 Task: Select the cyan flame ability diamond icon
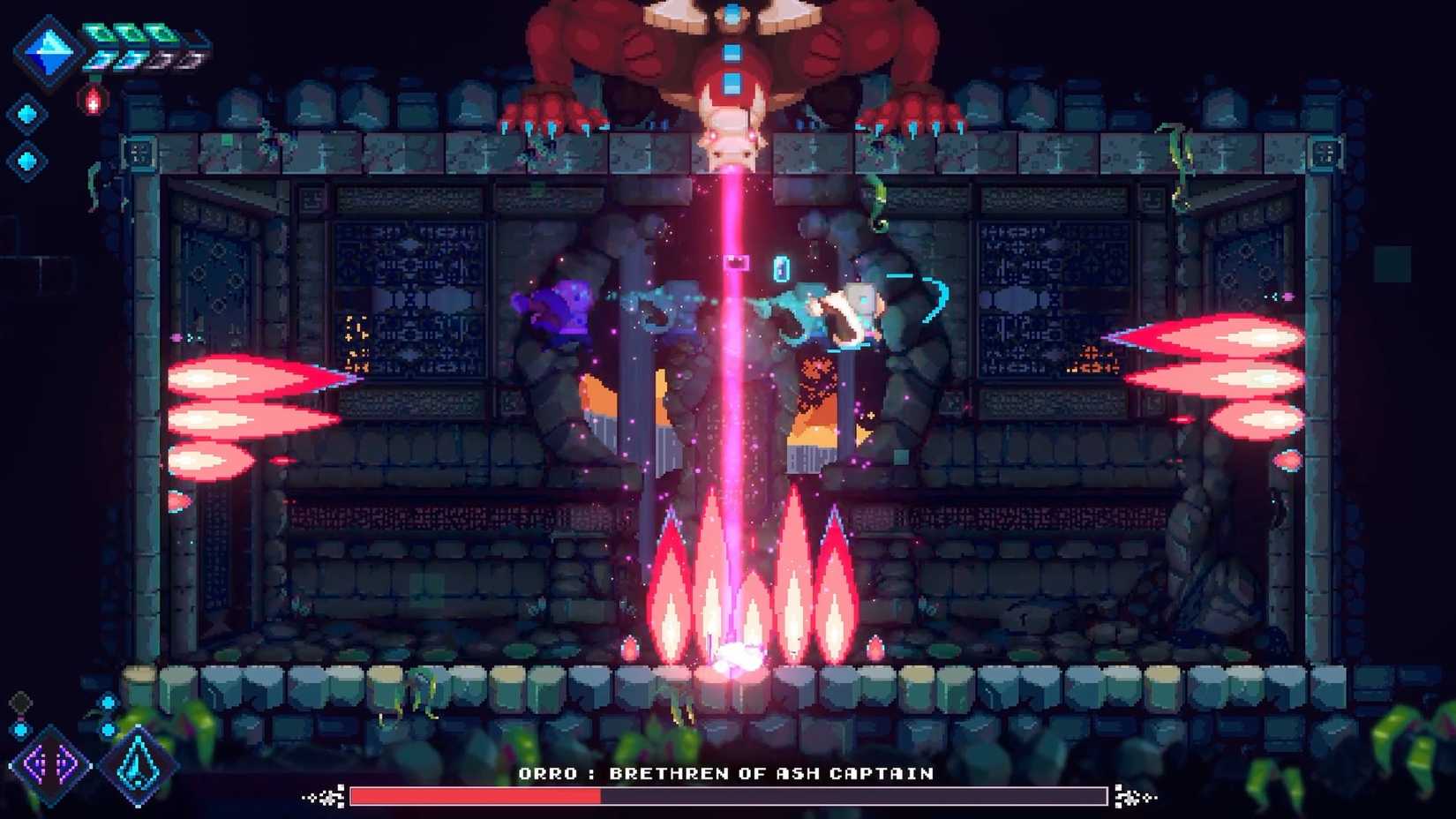point(138,766)
